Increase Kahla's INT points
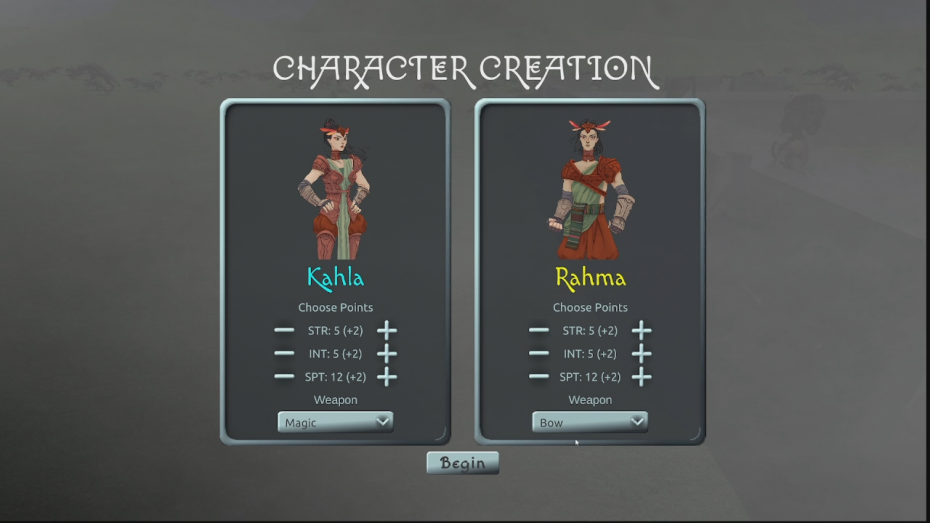 tap(386, 353)
